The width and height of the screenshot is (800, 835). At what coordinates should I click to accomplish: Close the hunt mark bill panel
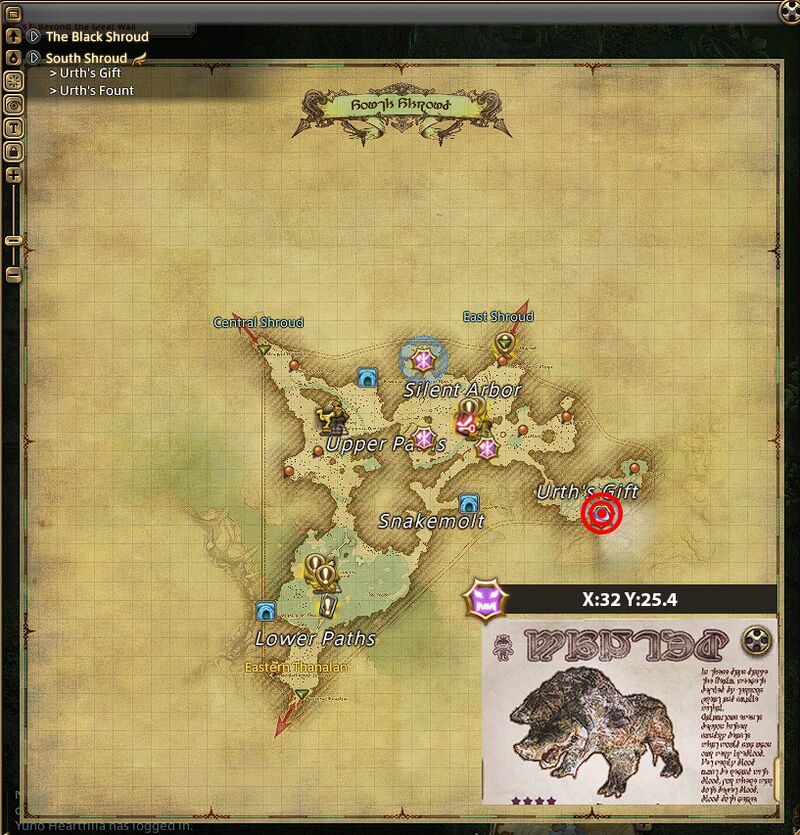757,639
